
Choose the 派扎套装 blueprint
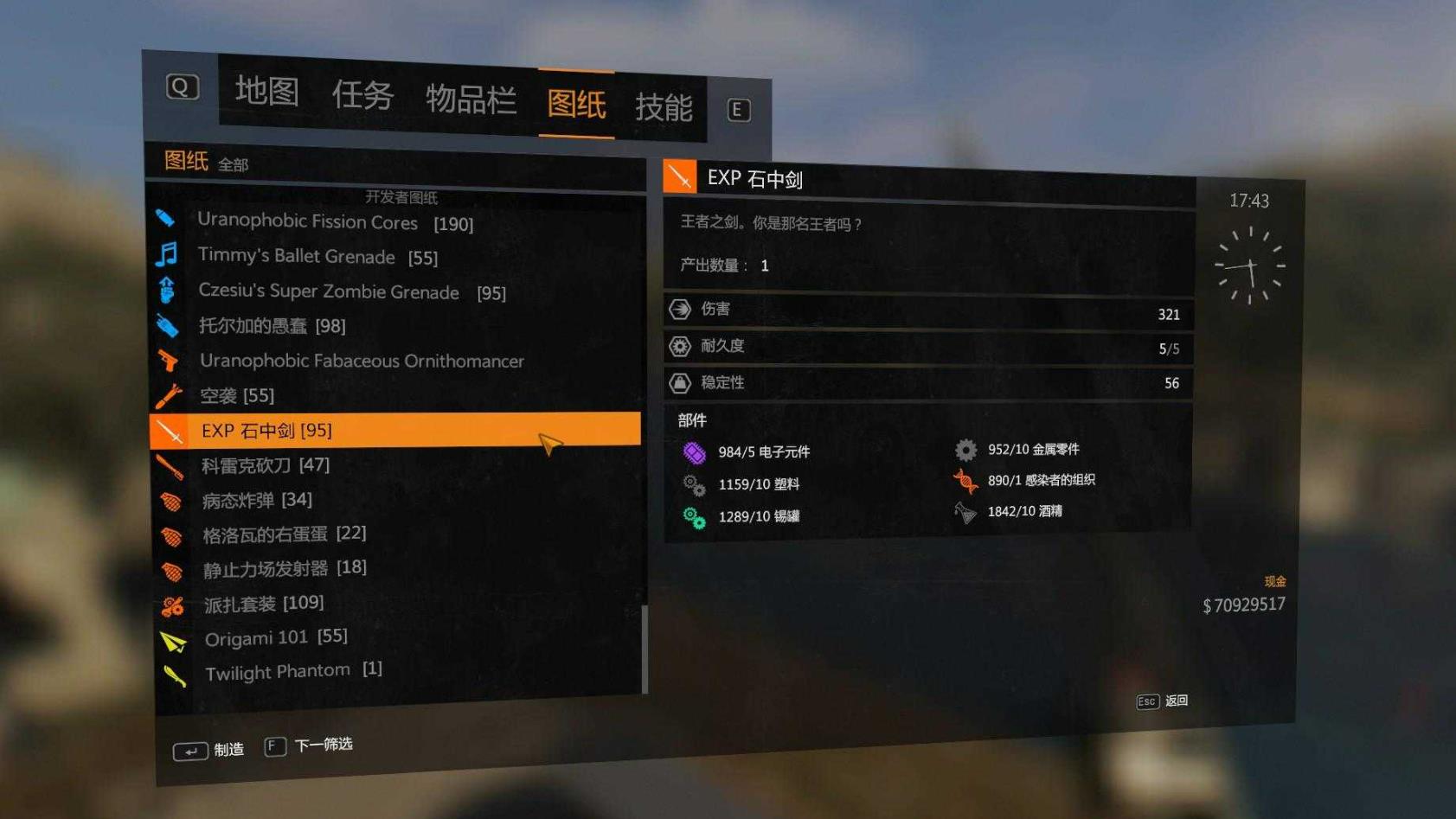click(x=263, y=603)
